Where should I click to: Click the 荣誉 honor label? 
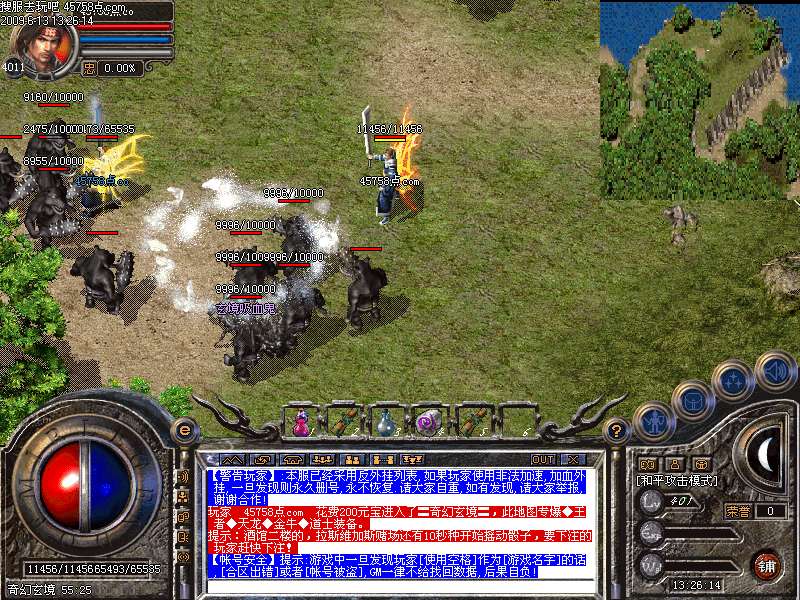coord(738,510)
